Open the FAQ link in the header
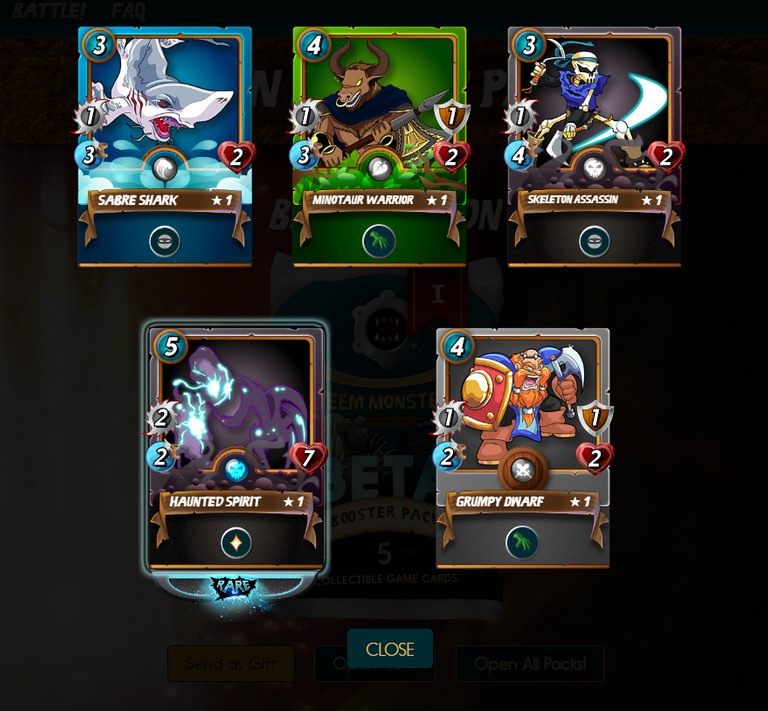768x711 pixels. pyautogui.click(x=128, y=11)
